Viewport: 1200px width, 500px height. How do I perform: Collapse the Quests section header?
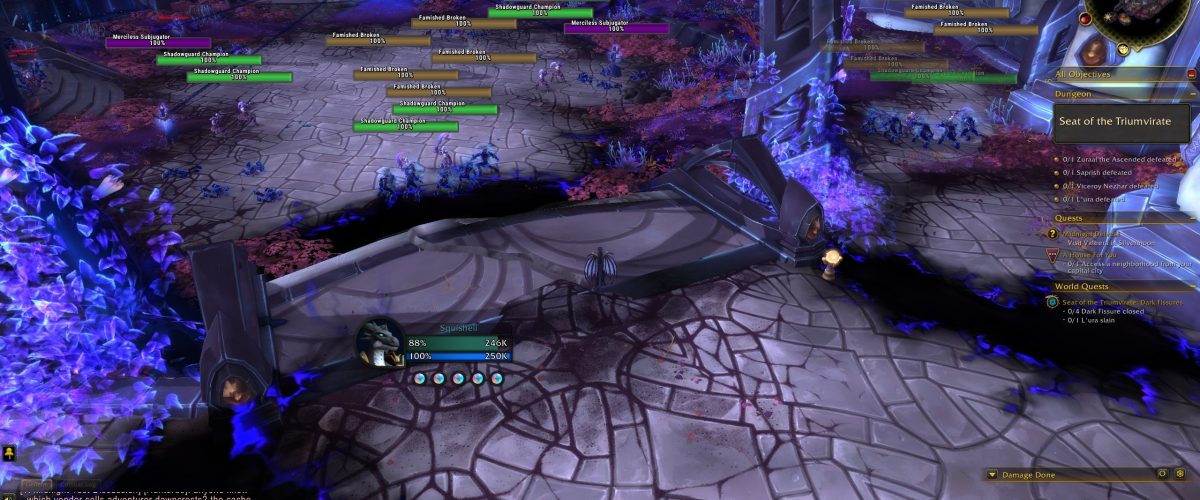(x=1191, y=217)
